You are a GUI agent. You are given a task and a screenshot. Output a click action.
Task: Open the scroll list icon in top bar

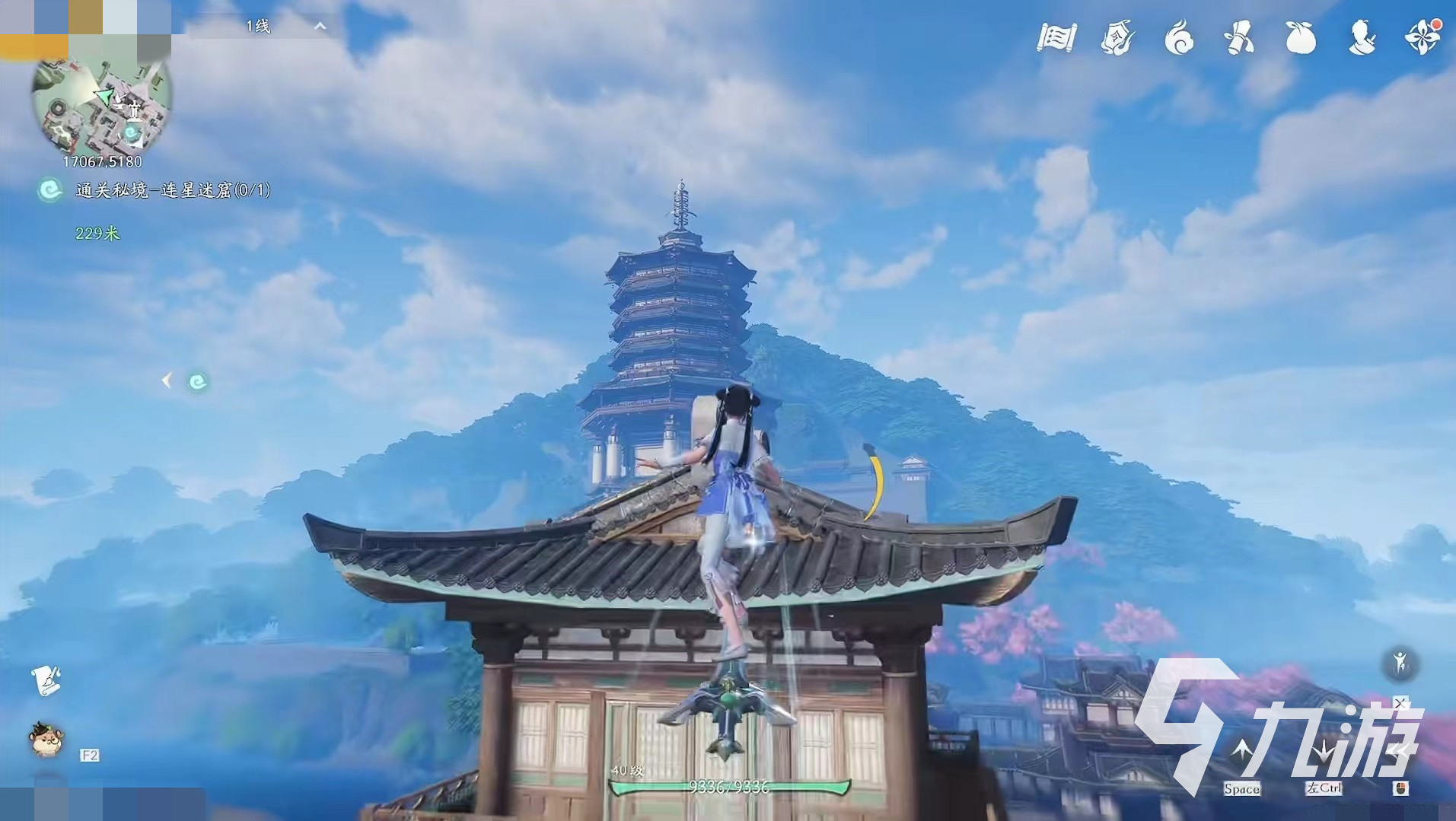1056,37
